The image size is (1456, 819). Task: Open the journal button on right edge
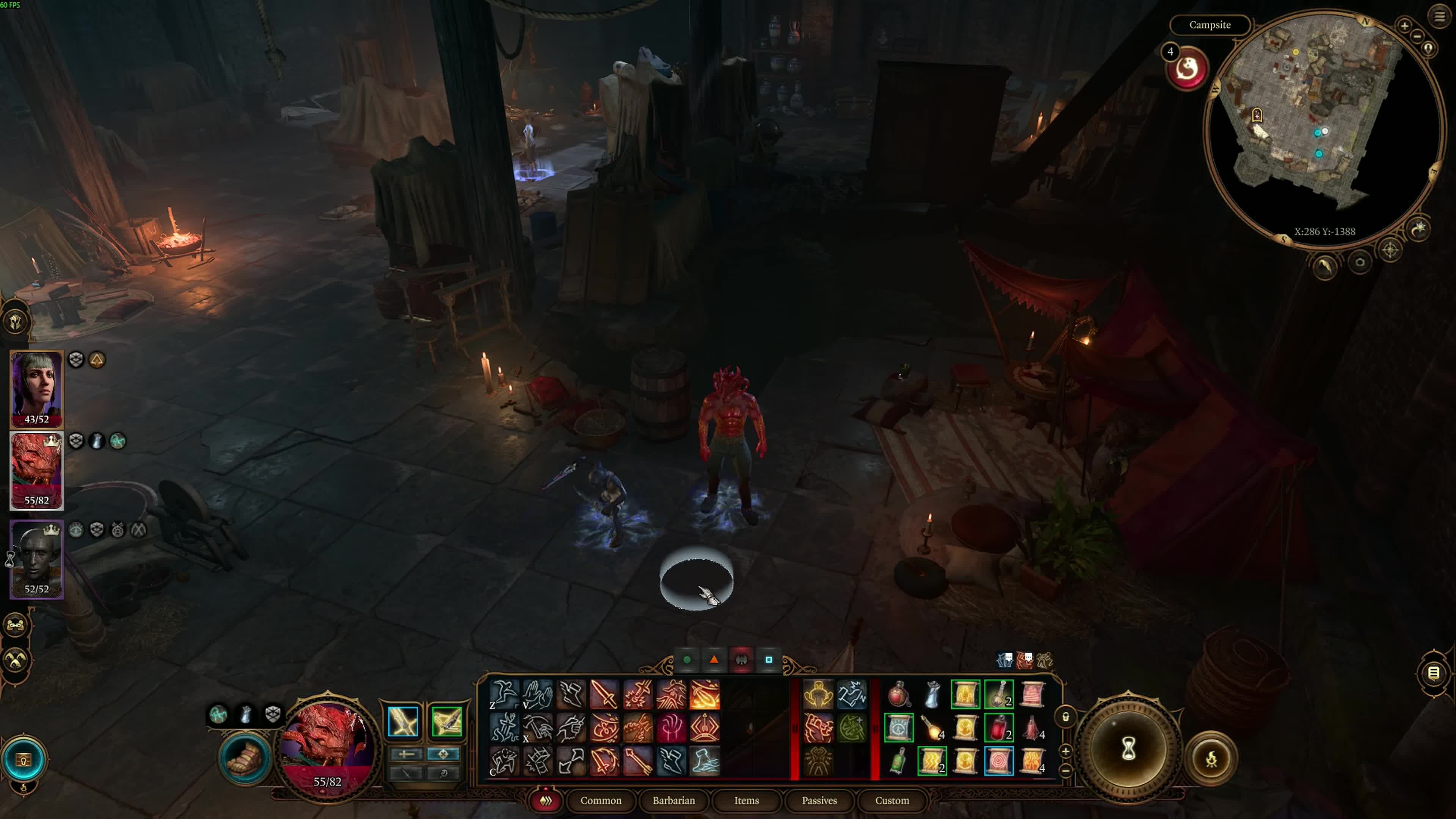pos(1433,673)
